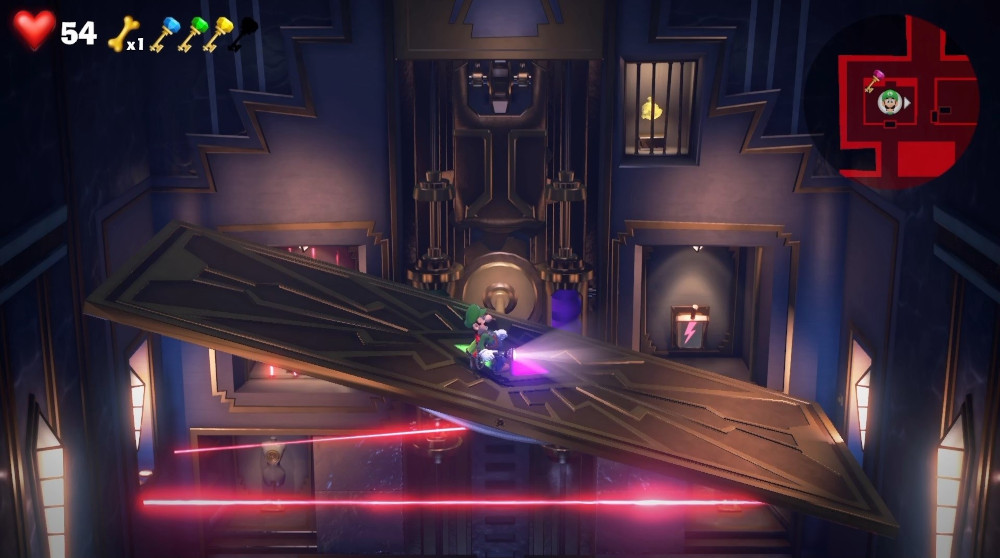The width and height of the screenshot is (1000, 558).
Task: Click the dark silhouette missing key icon
Action: (x=244, y=32)
